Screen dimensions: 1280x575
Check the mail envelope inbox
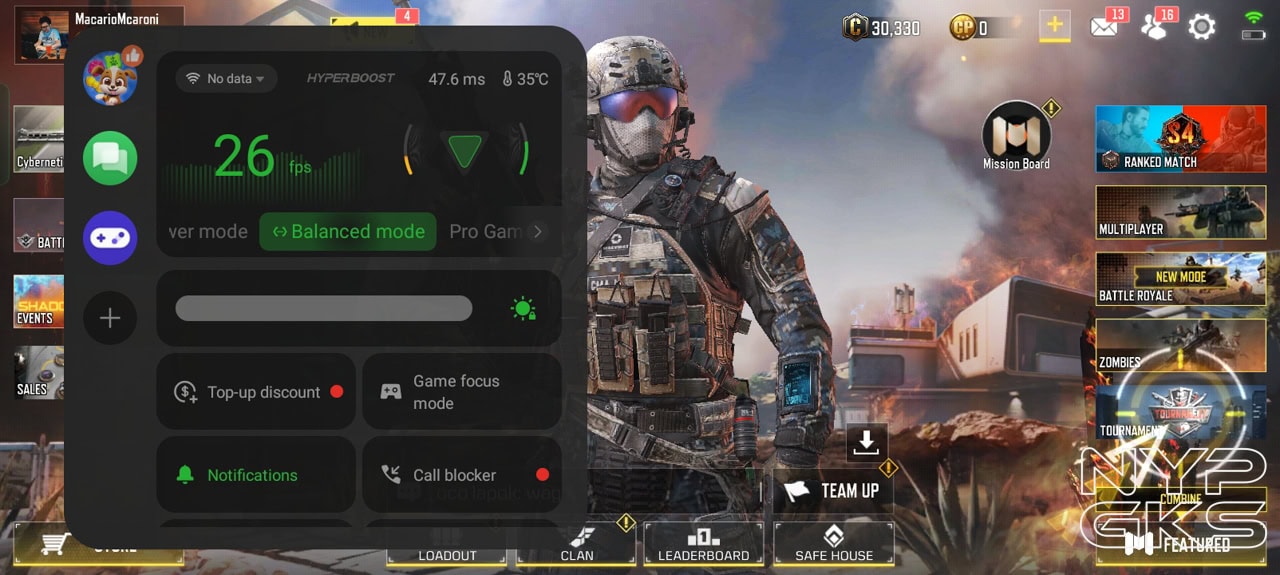click(x=1104, y=27)
